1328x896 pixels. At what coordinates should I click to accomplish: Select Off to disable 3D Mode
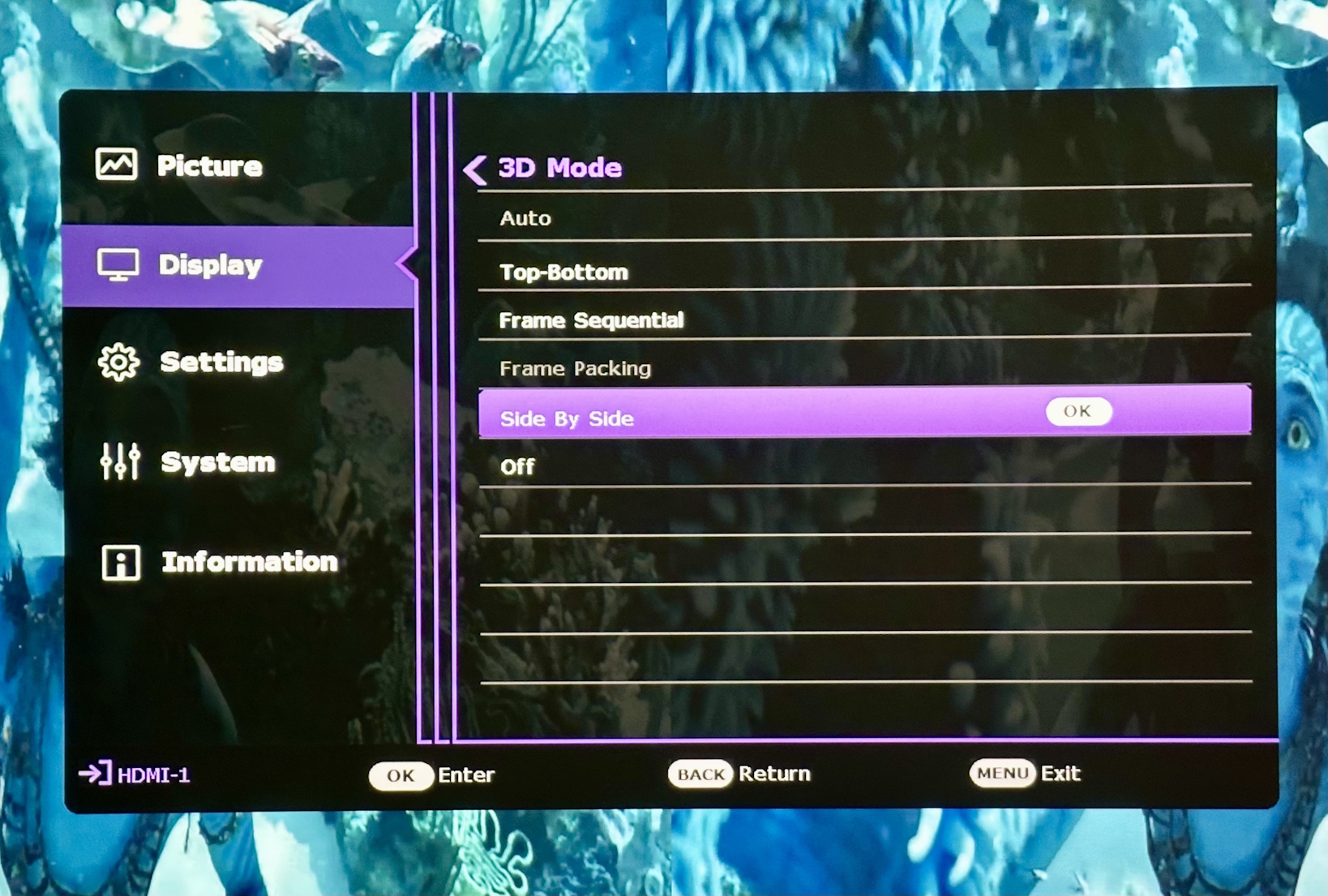(517, 466)
